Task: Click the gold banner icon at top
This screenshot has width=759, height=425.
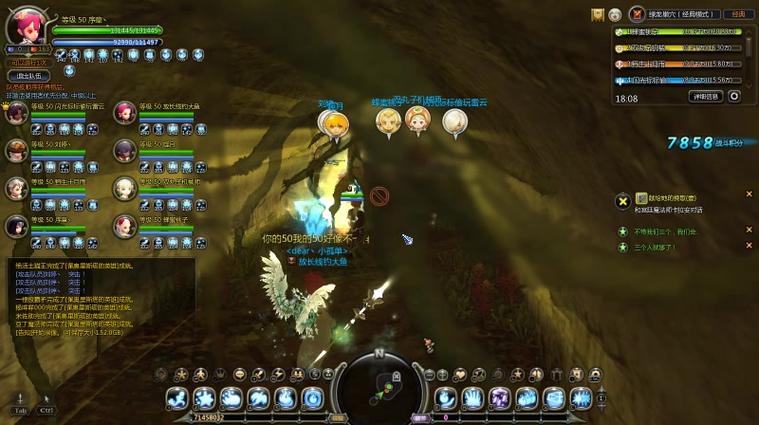Action: pos(597,14)
